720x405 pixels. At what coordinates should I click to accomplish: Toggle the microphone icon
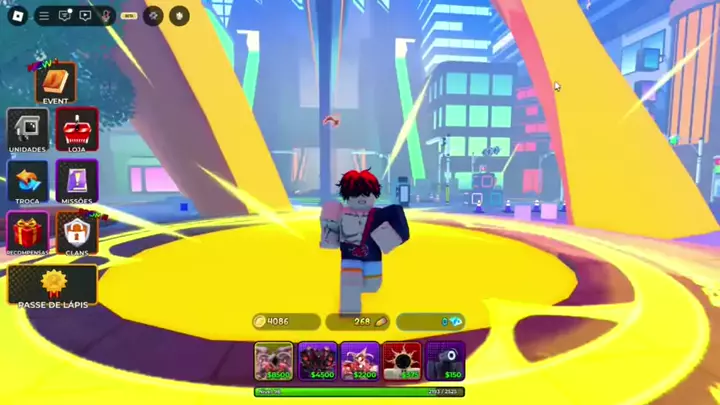click(105, 16)
